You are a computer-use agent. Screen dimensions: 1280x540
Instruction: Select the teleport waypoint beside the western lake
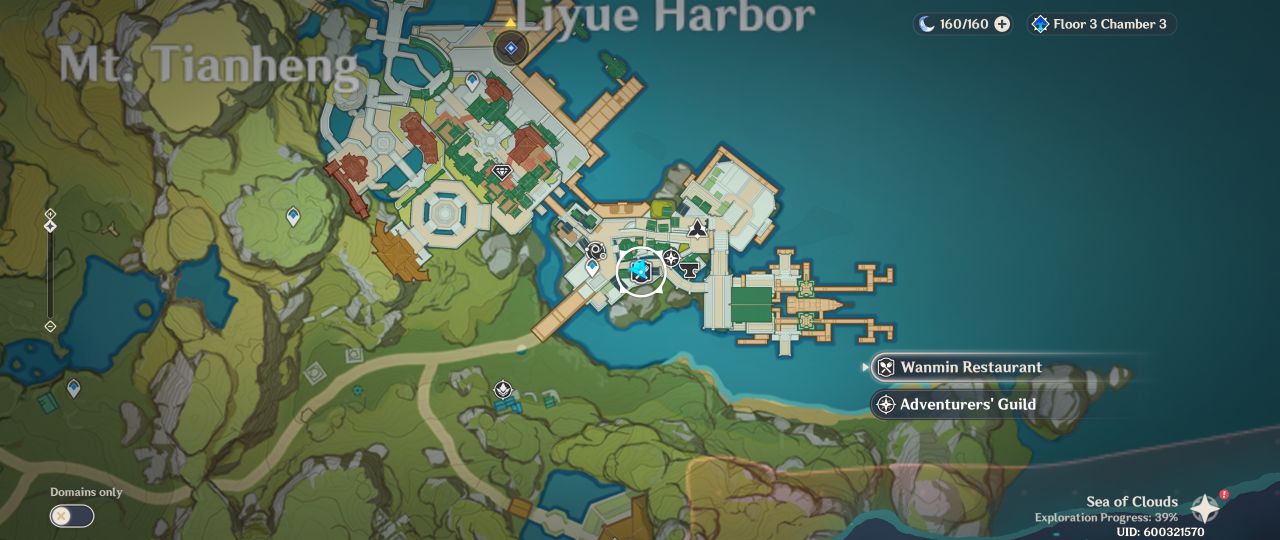(73, 387)
